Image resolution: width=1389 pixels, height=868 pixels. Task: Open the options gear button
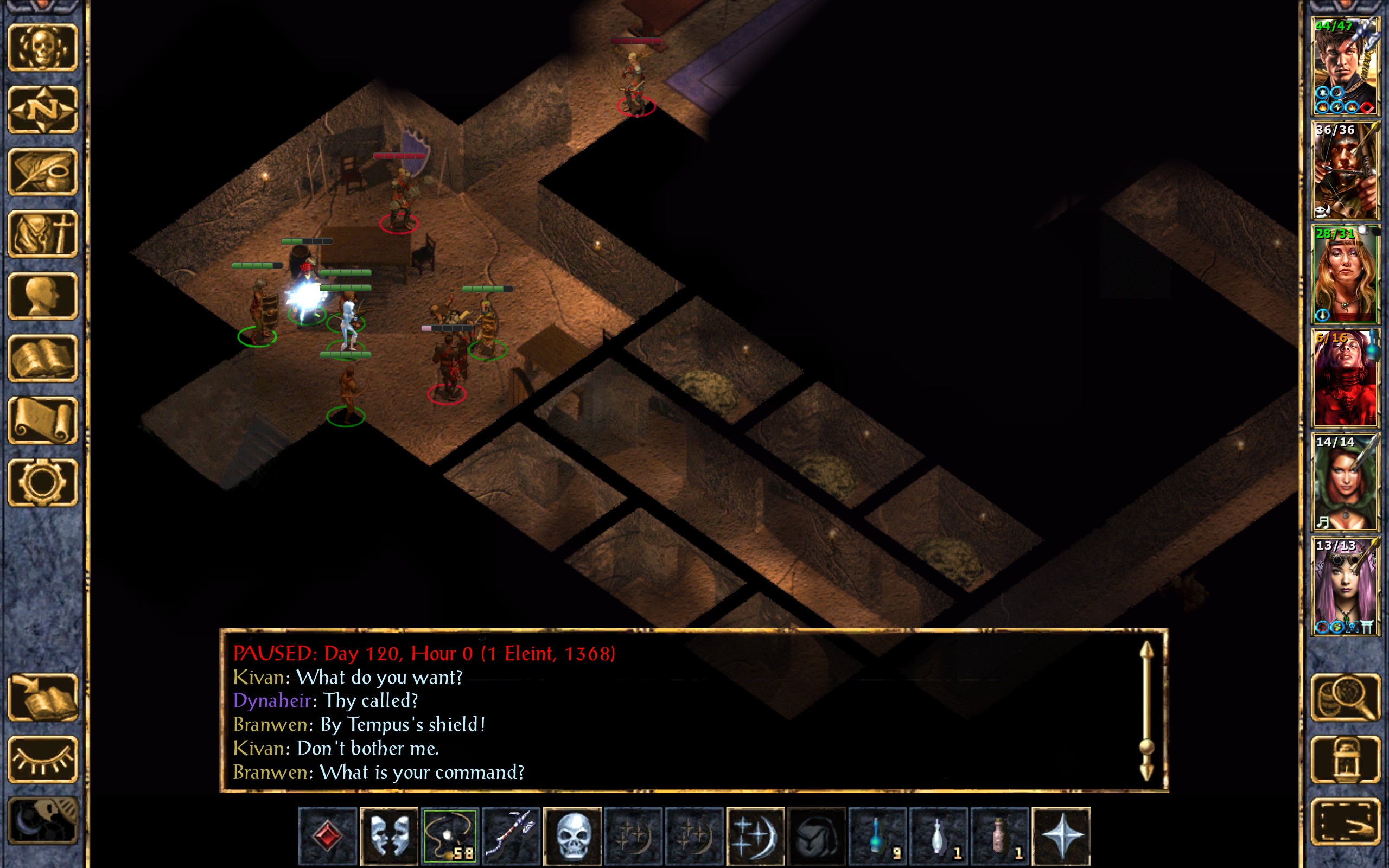click(x=43, y=482)
